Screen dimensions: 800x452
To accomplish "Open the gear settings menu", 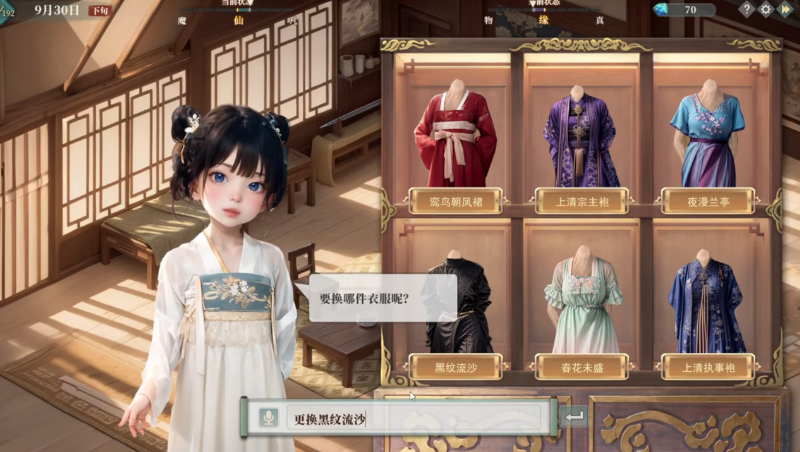I will click(x=766, y=9).
